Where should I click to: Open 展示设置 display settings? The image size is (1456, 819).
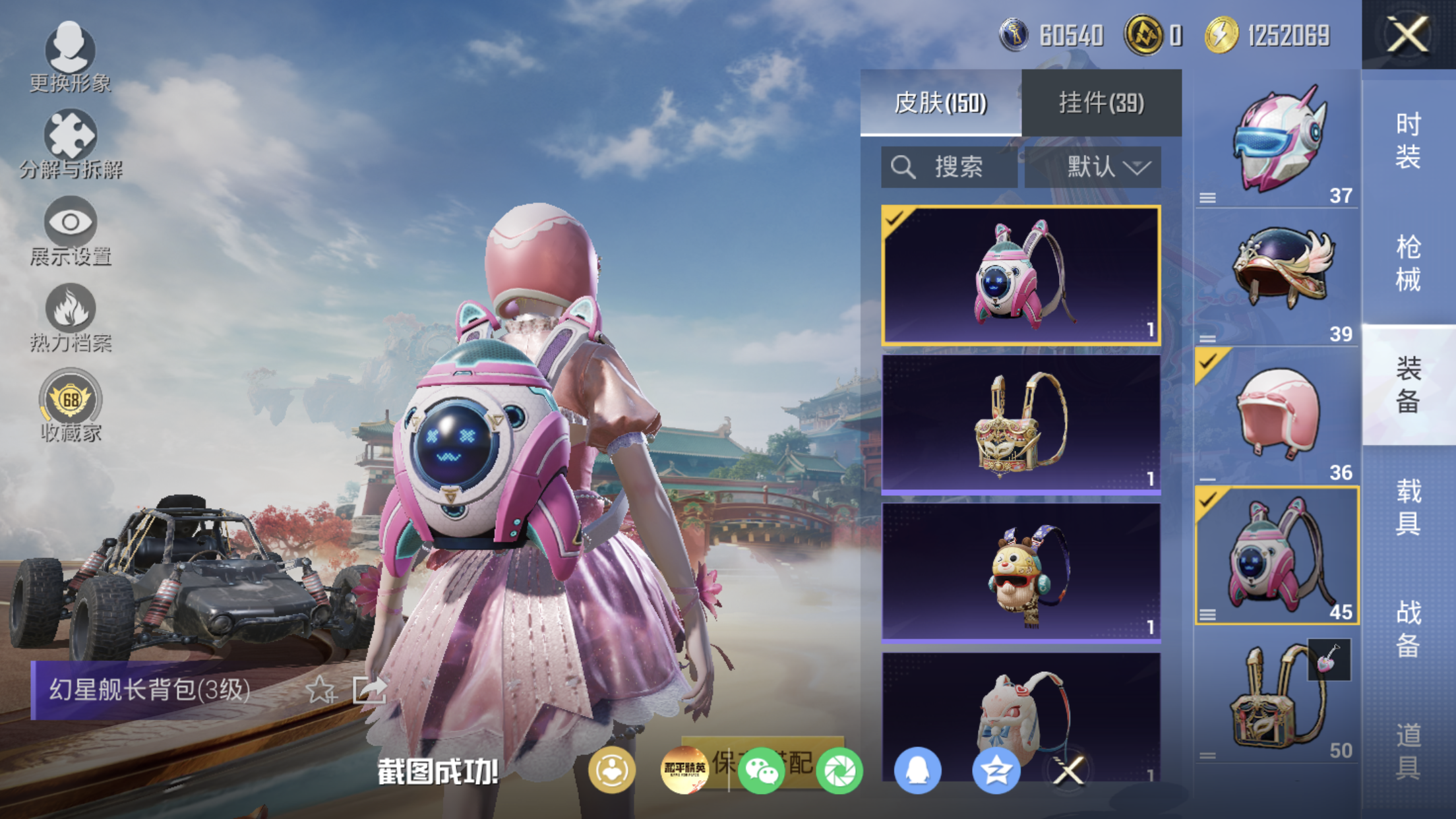point(70,230)
